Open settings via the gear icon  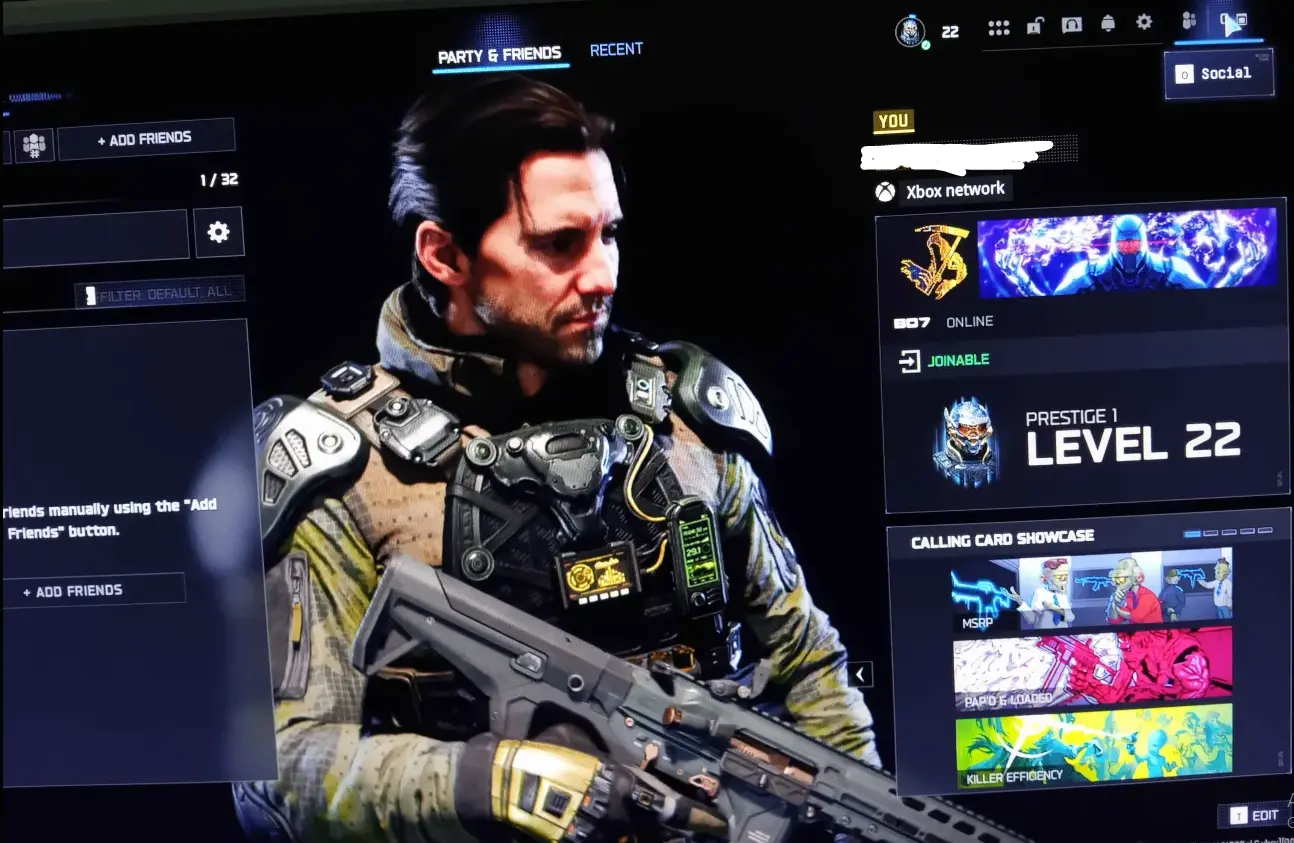[1145, 24]
